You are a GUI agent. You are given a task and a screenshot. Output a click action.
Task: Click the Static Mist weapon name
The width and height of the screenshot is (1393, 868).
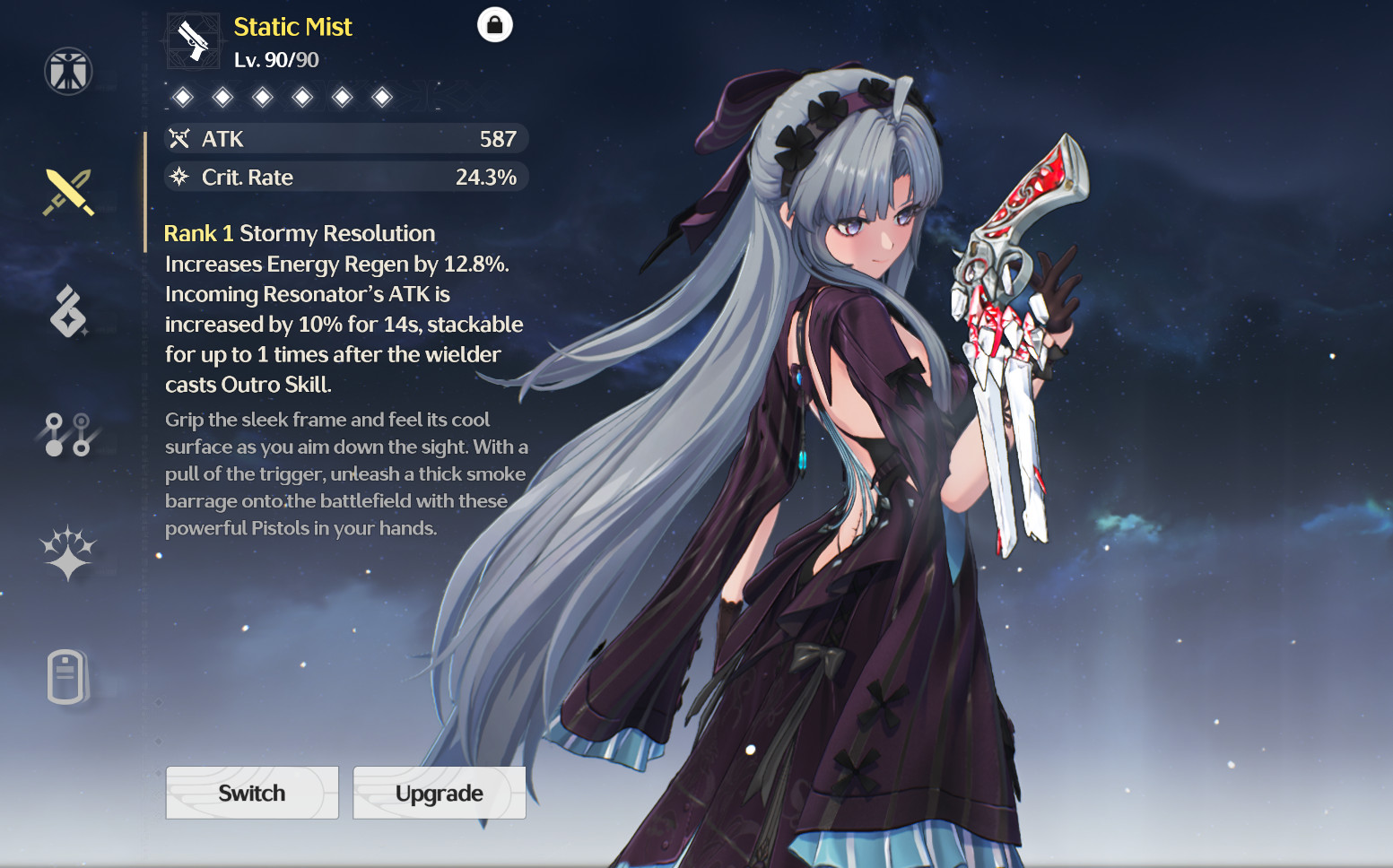292,27
